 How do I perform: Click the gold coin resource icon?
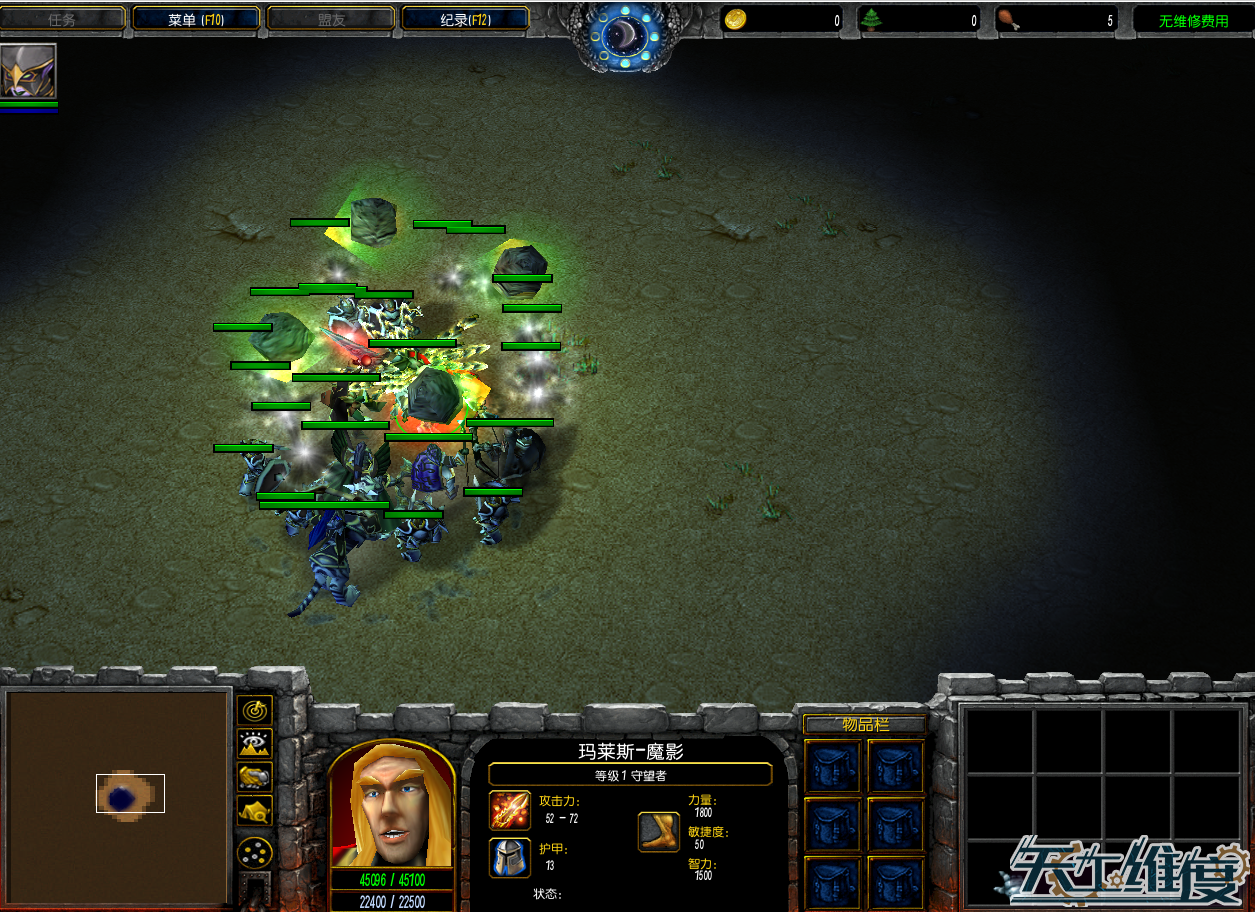pos(734,19)
